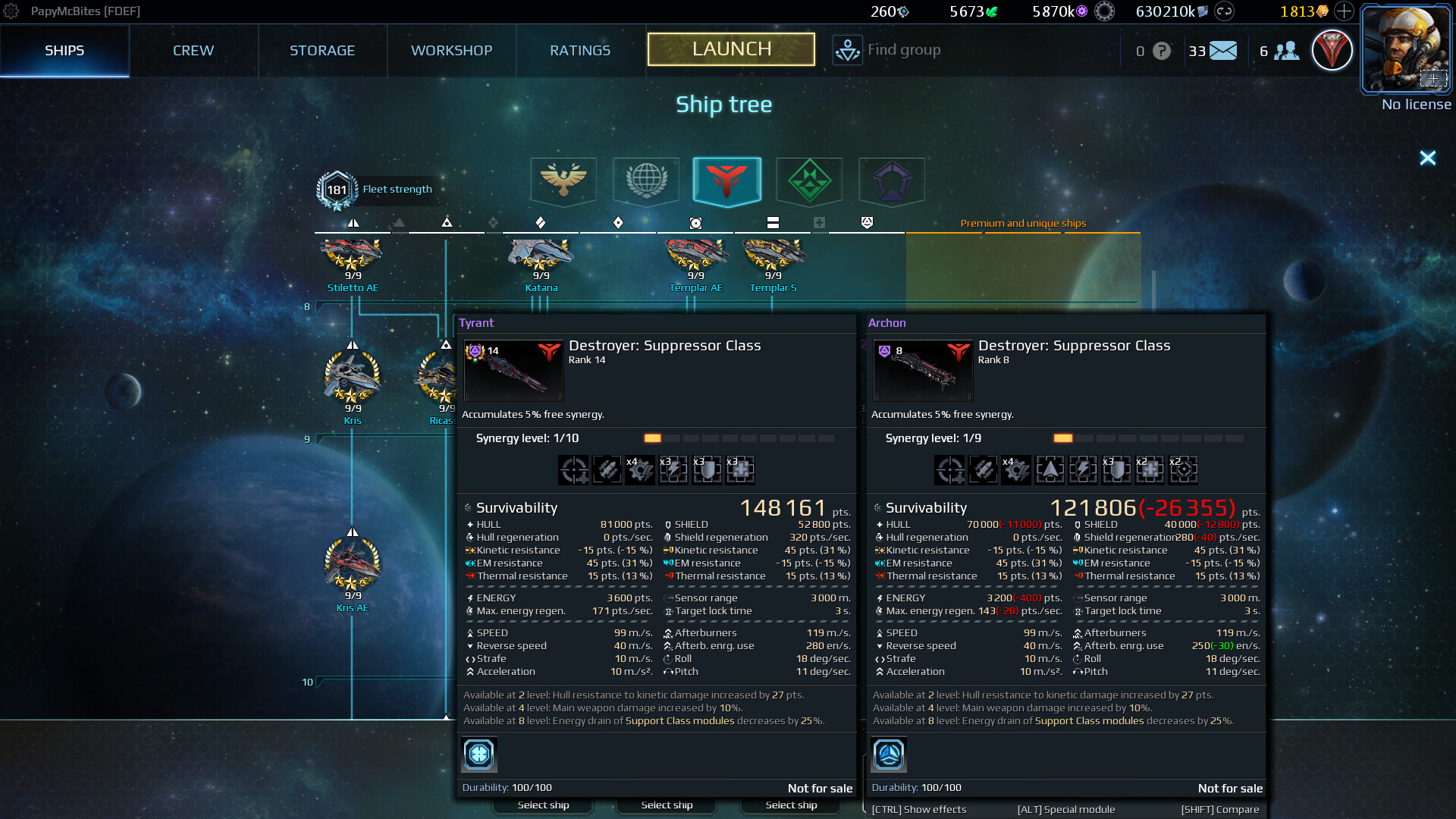Click the Premium and unique ships label
Screen dimensions: 1456x819
1023,223
